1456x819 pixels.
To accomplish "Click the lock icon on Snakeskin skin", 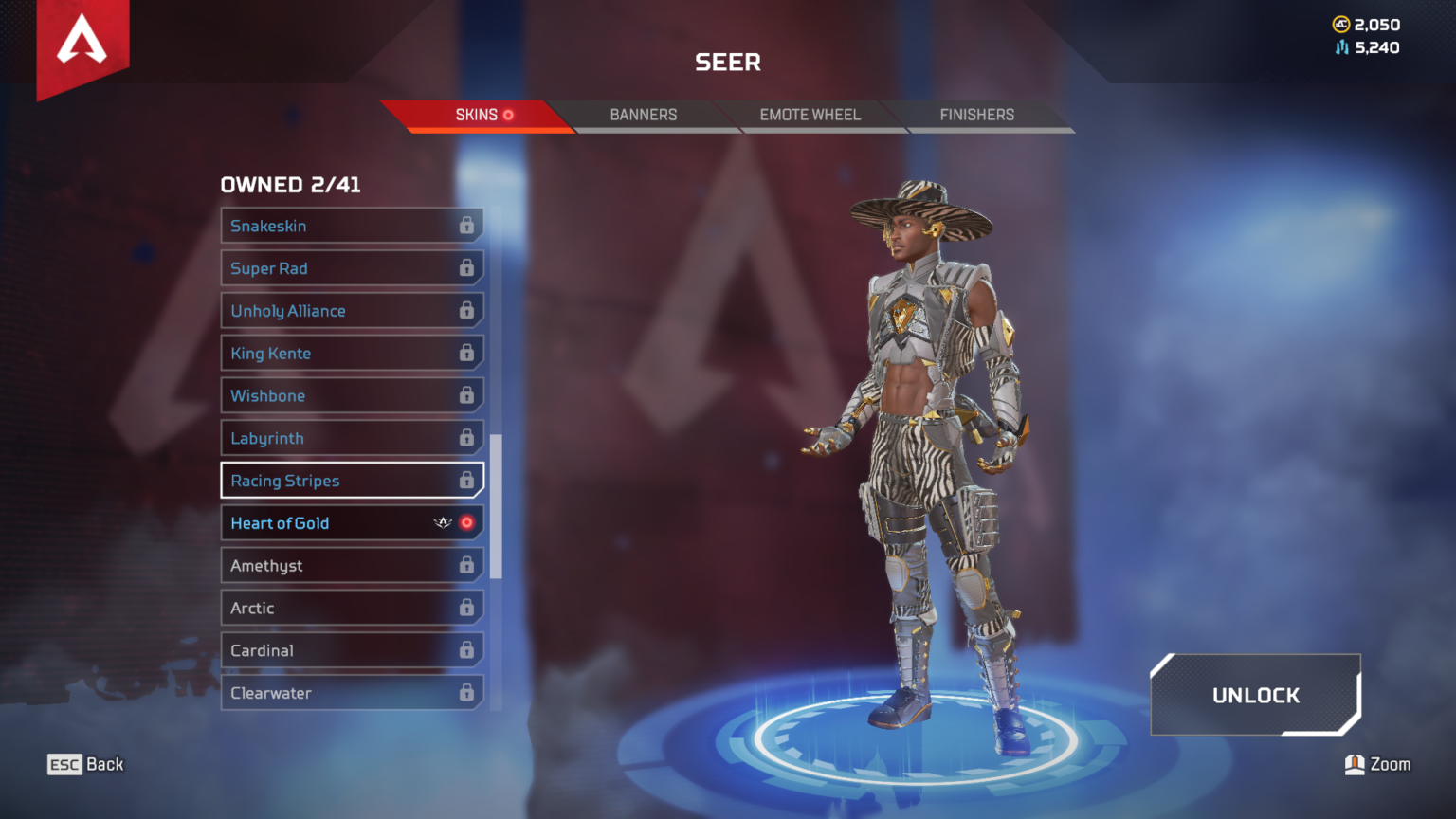I will [x=467, y=226].
